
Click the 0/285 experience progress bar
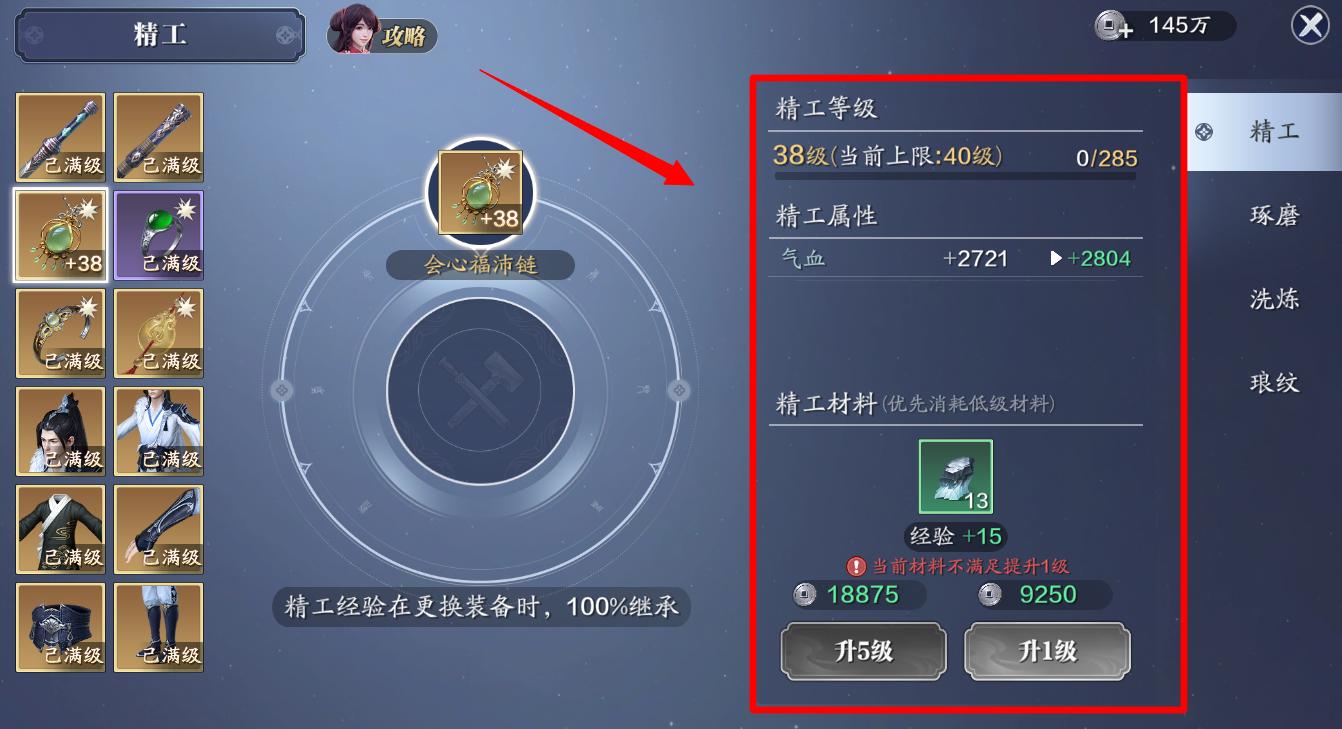pyautogui.click(x=955, y=177)
